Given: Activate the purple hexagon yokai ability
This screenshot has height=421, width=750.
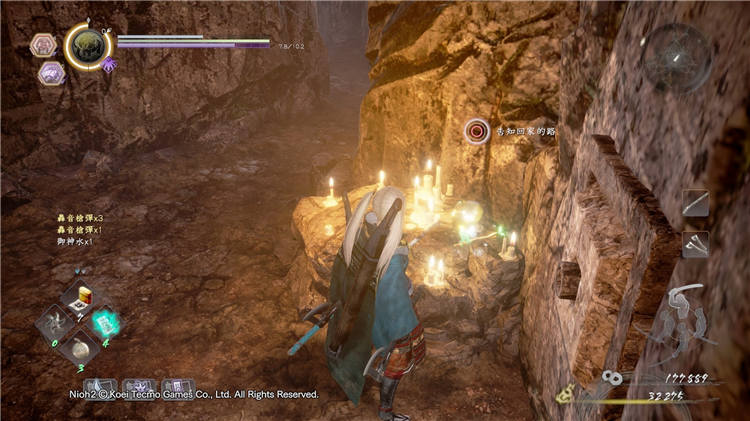Looking at the screenshot, I should point(51,73).
